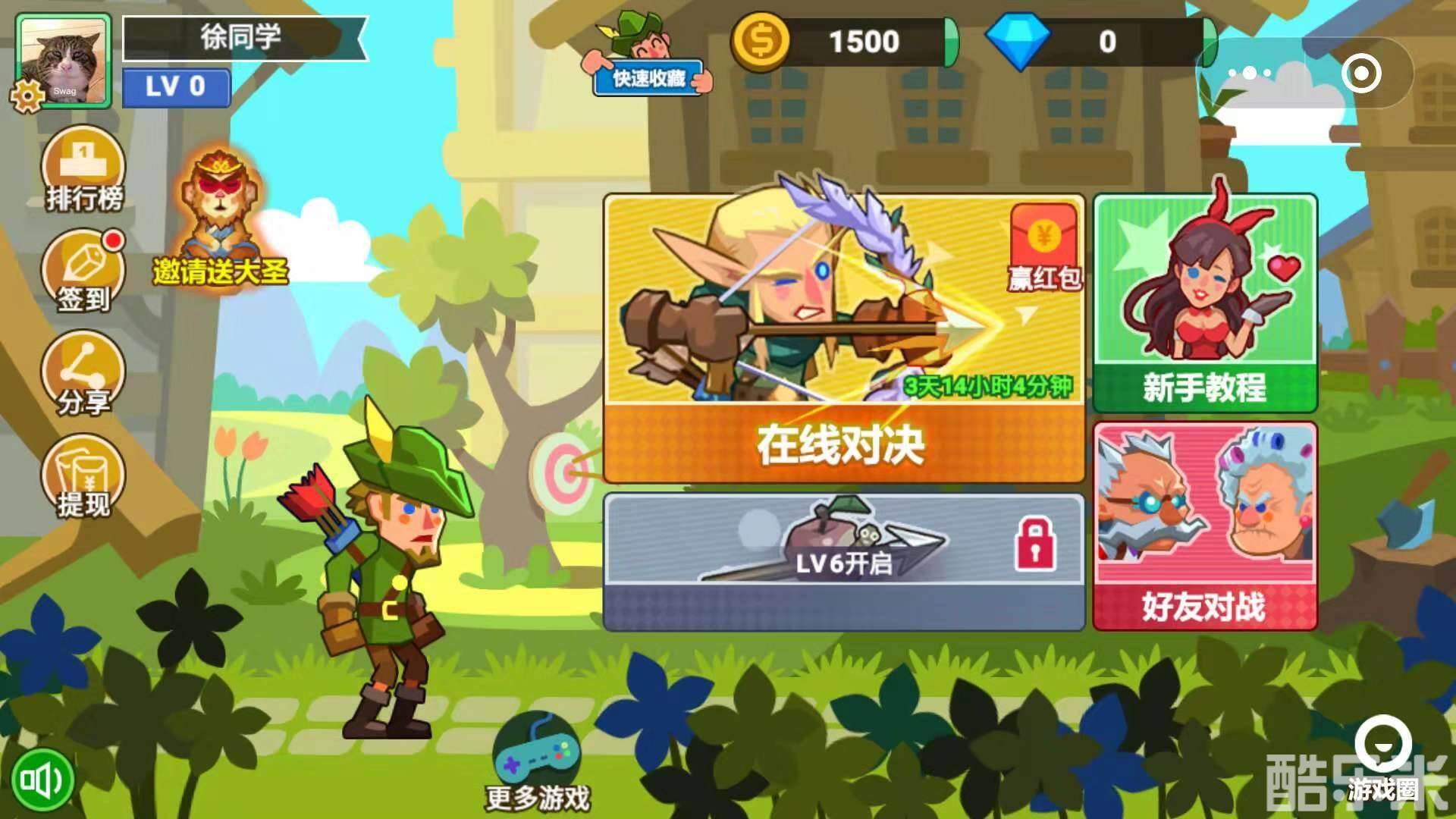
Task: Tap the LV 0 level badge
Action: [x=177, y=89]
